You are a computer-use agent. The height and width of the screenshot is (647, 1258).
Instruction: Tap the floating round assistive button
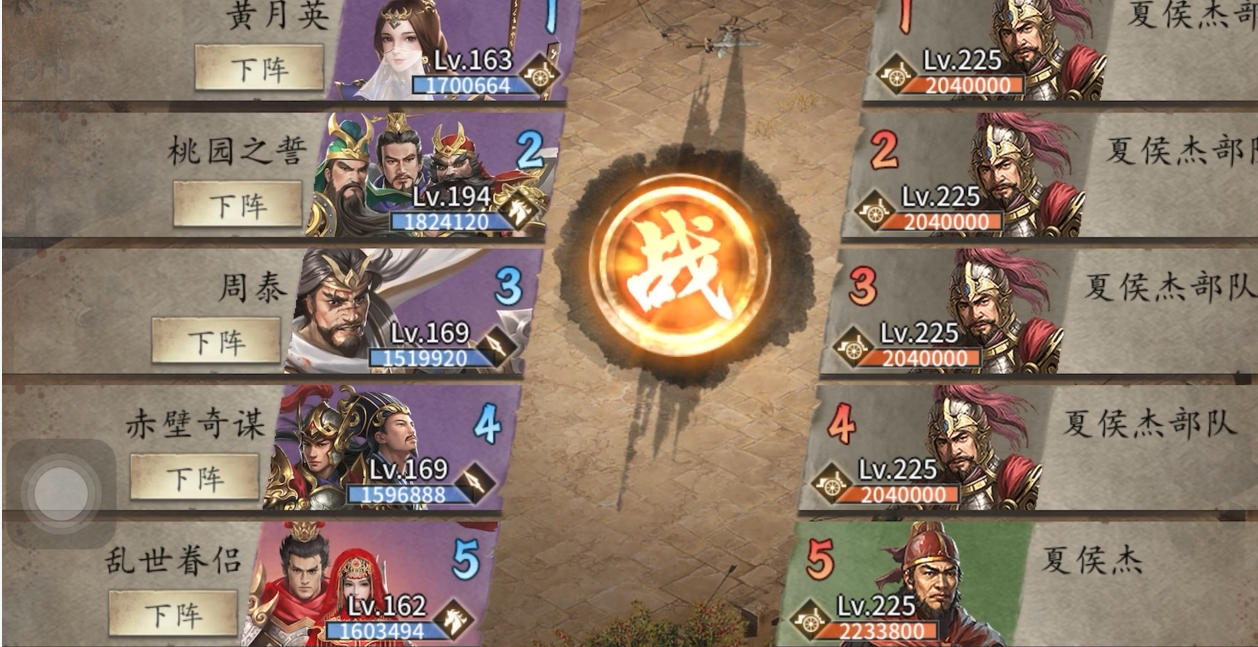[61, 493]
